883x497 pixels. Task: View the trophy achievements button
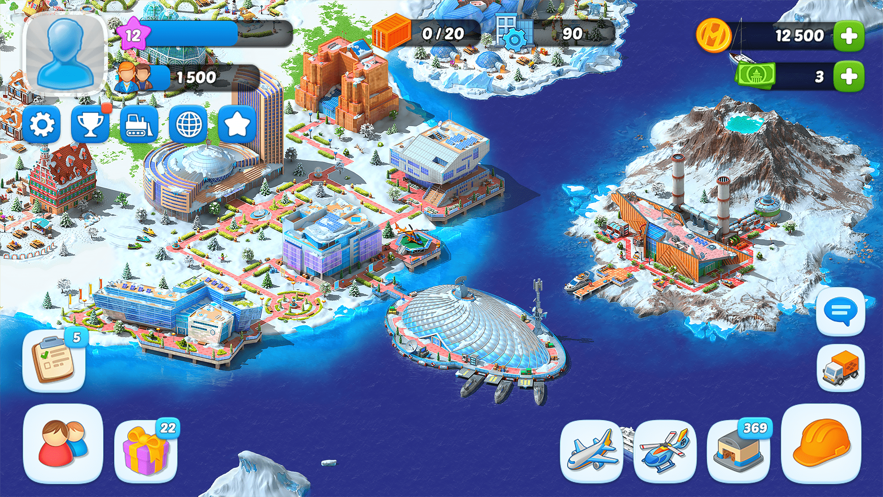click(91, 125)
